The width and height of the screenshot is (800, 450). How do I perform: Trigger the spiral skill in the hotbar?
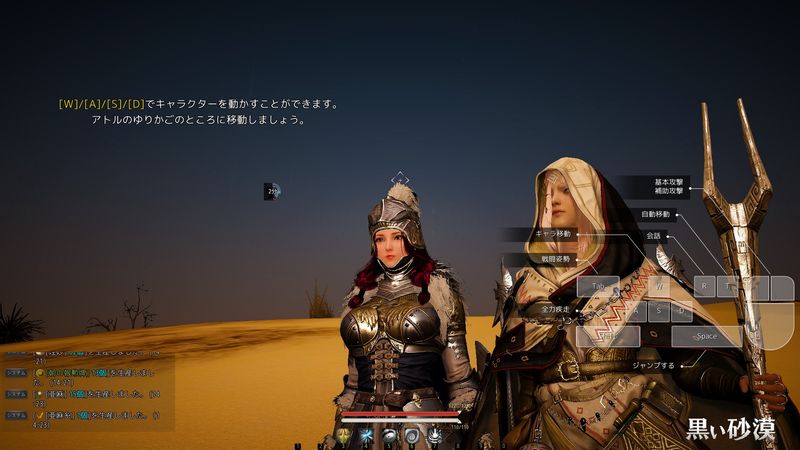pos(411,438)
